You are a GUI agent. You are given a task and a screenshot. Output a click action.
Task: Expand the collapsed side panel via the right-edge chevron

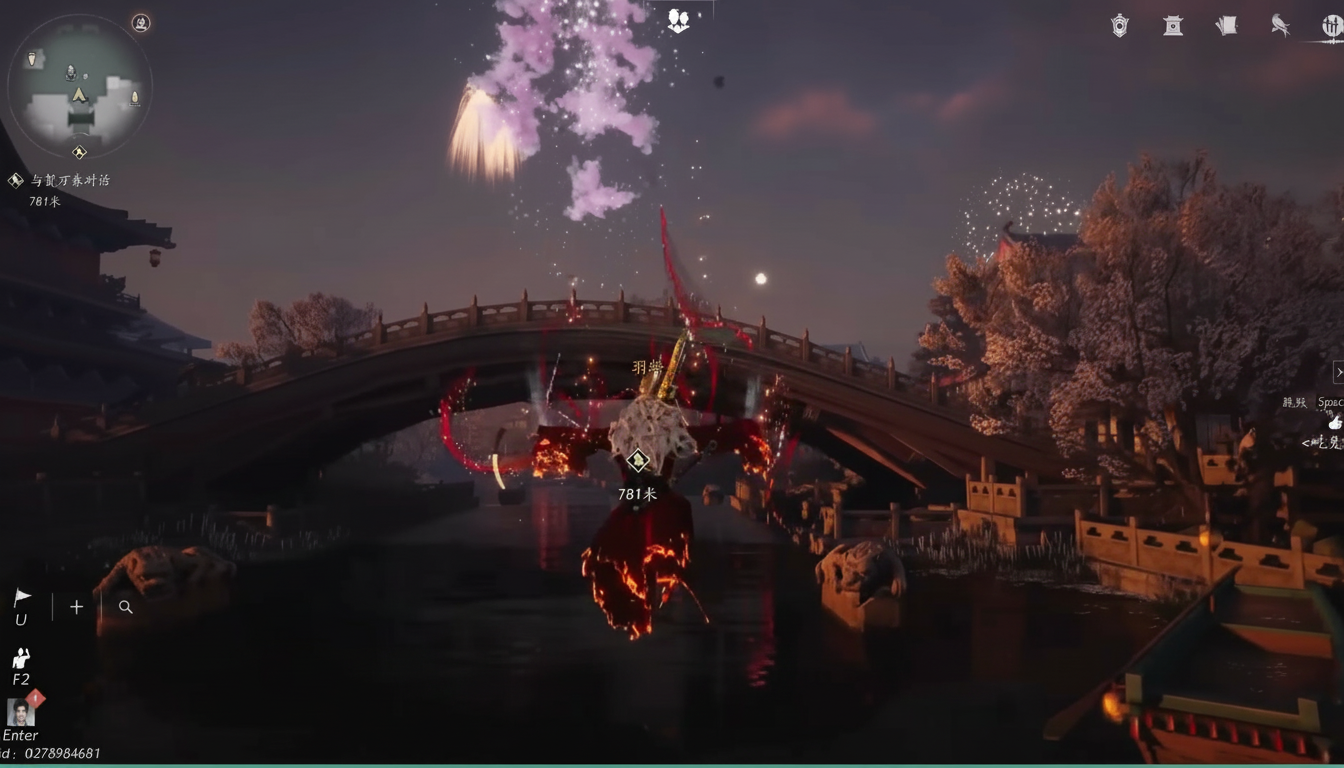pyautogui.click(x=1339, y=371)
